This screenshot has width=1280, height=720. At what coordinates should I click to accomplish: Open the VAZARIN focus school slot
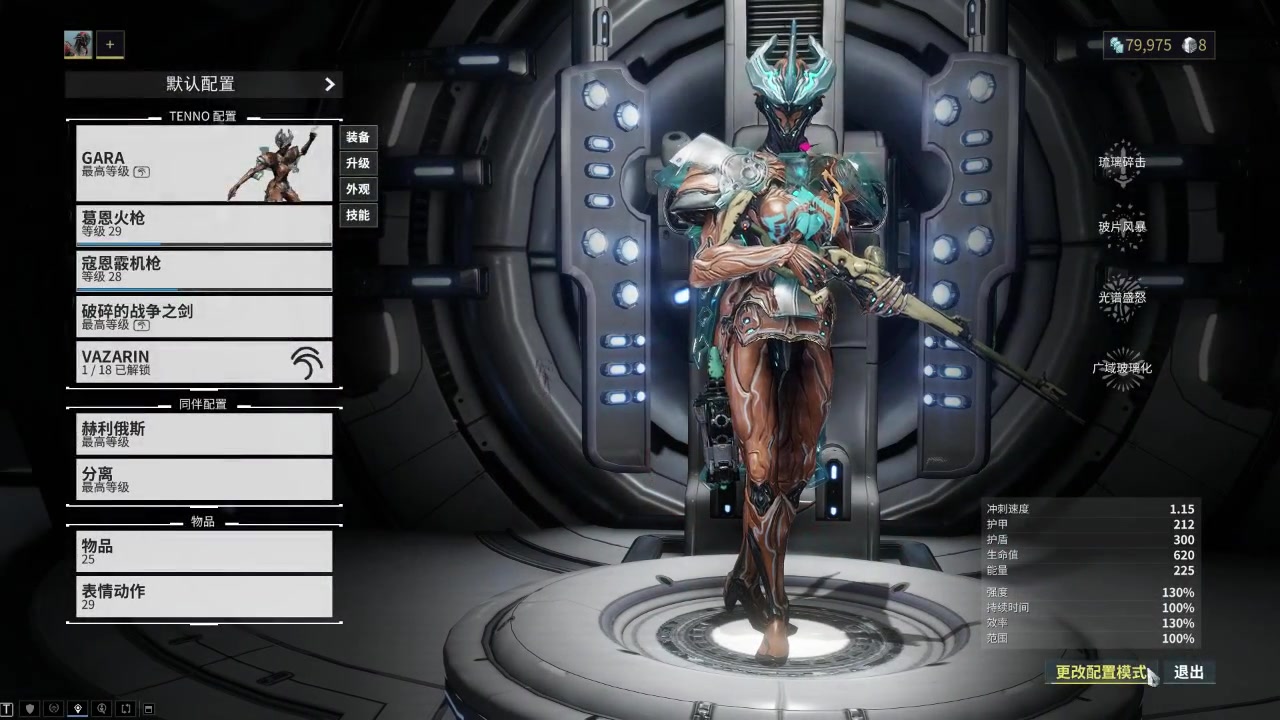[204, 362]
